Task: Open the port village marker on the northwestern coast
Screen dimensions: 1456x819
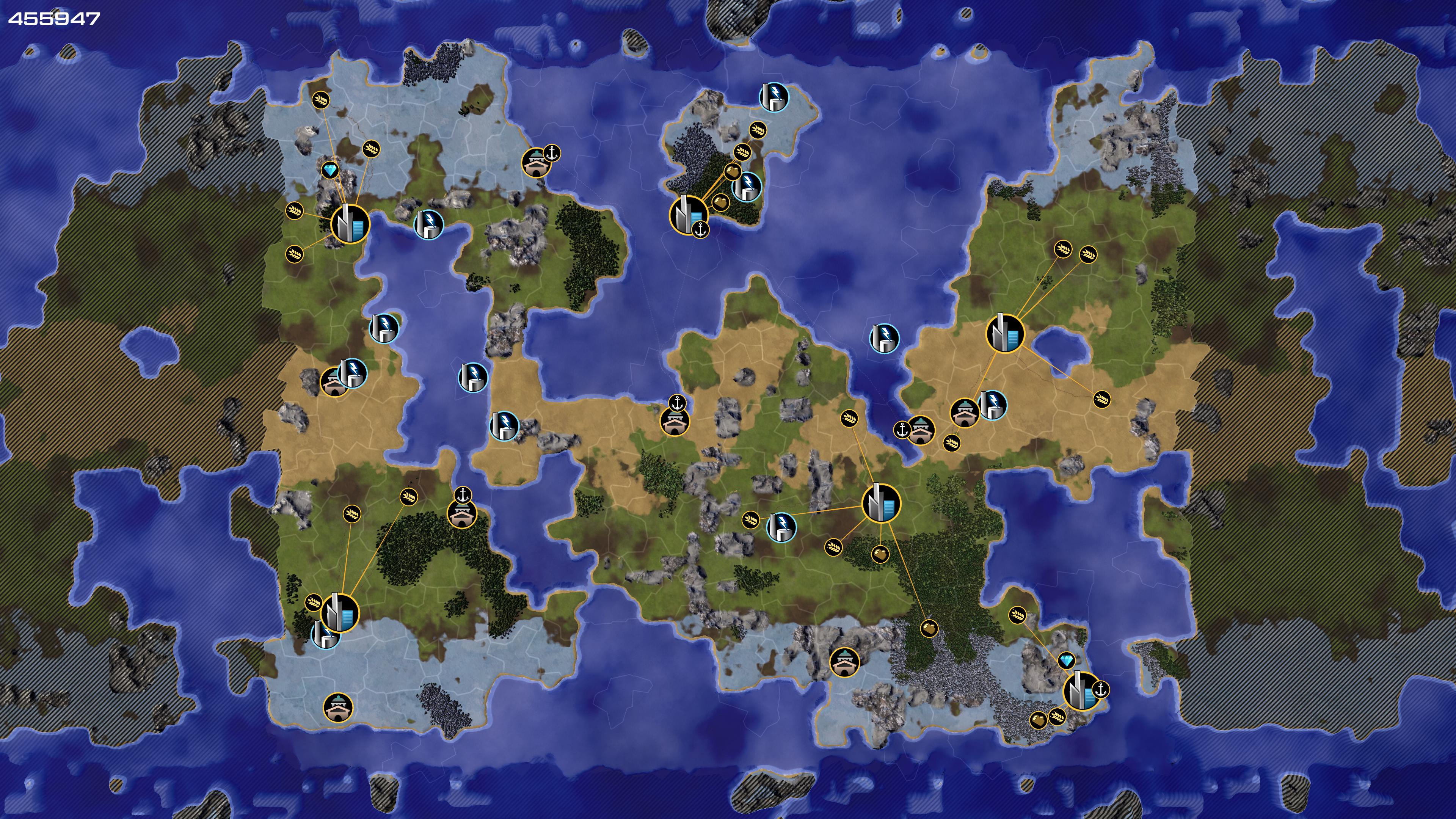Action: (536, 163)
